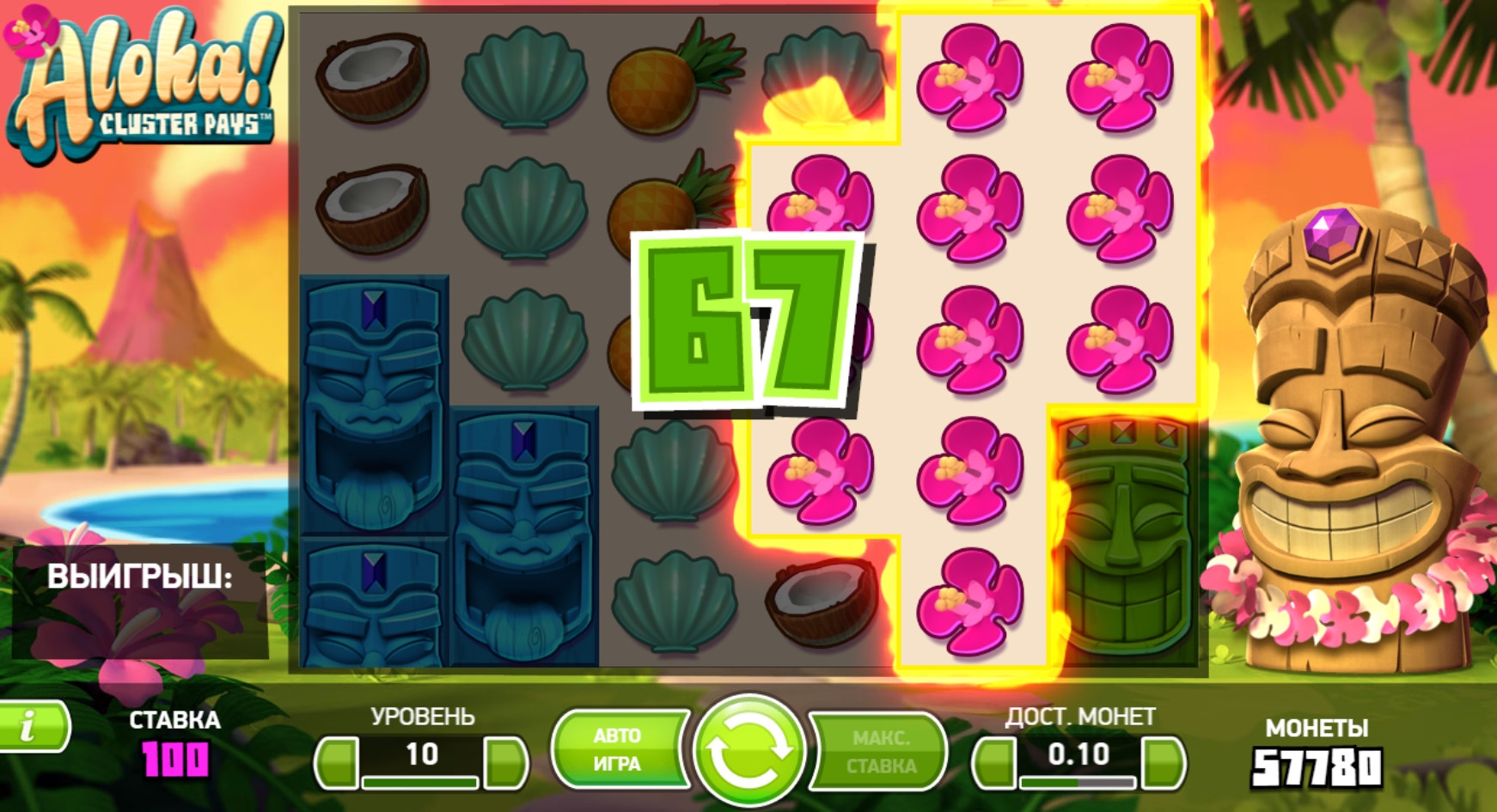Increase the bet level
The height and width of the screenshot is (812, 1497).
point(505,761)
